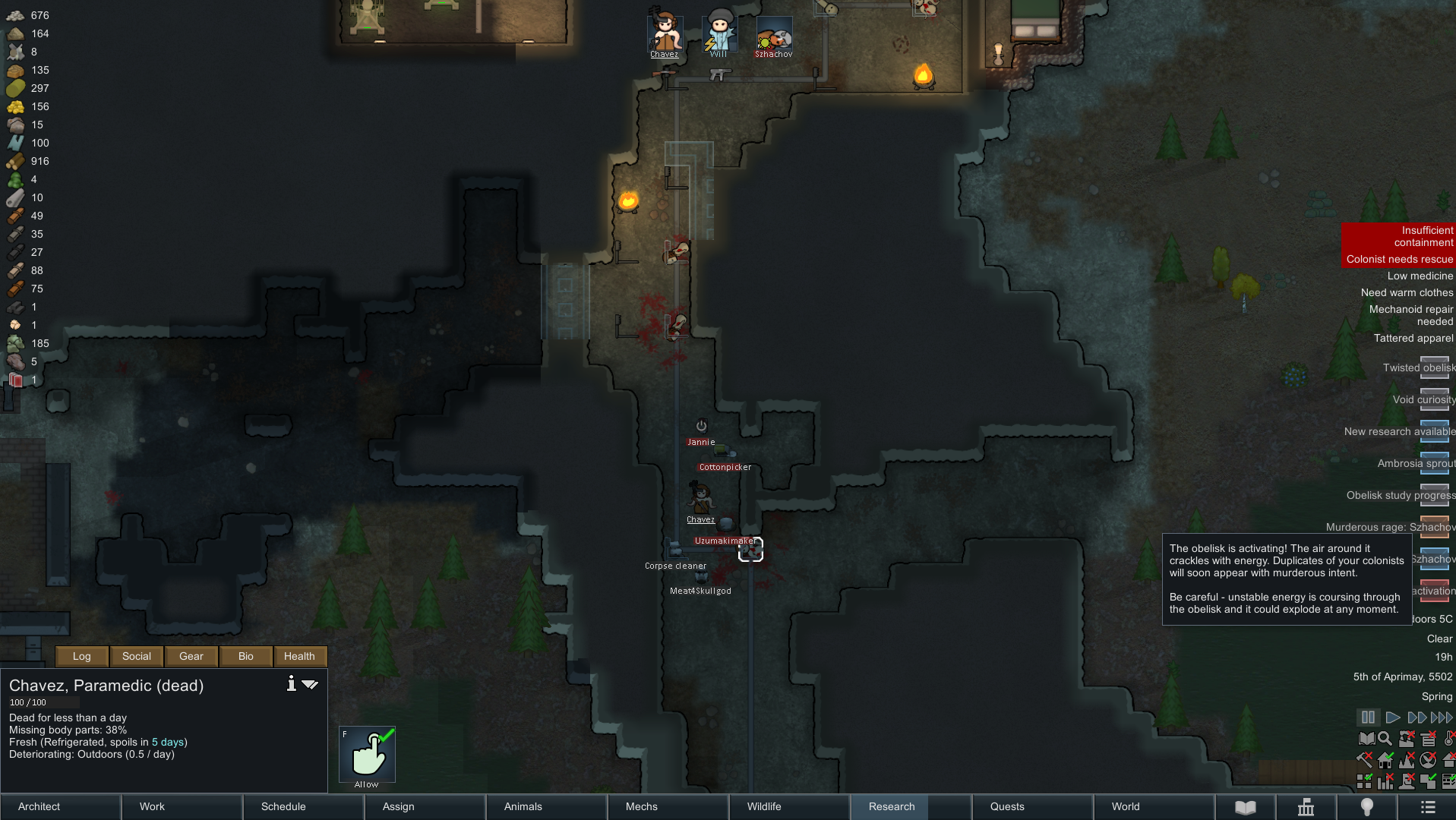Select Will's portrait in the colonist bar
This screenshot has width=1456, height=820.
coord(719,34)
